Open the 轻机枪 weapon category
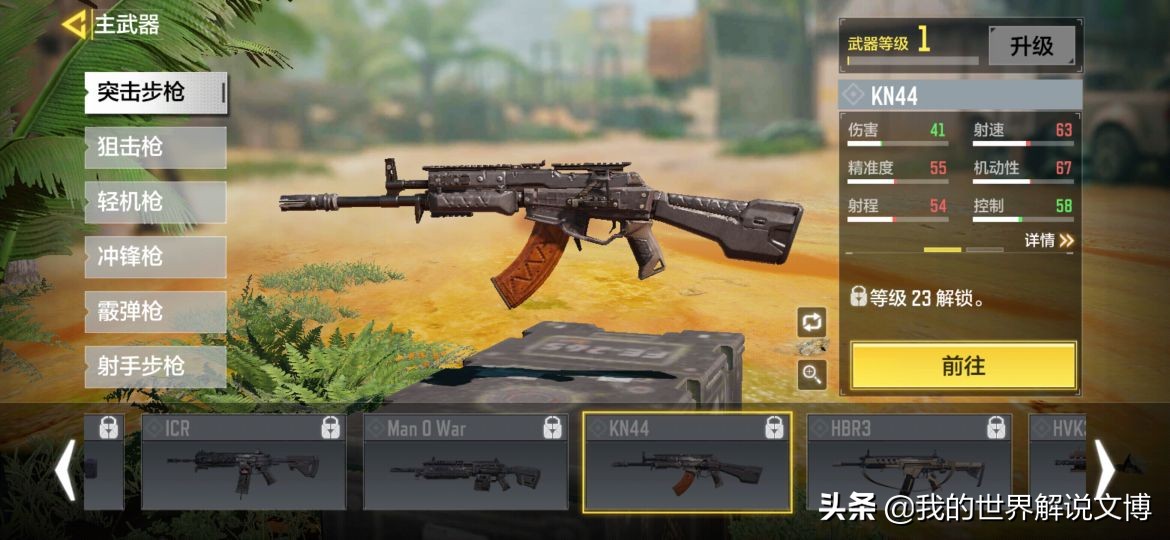1170x540 pixels. pyautogui.click(x=154, y=202)
